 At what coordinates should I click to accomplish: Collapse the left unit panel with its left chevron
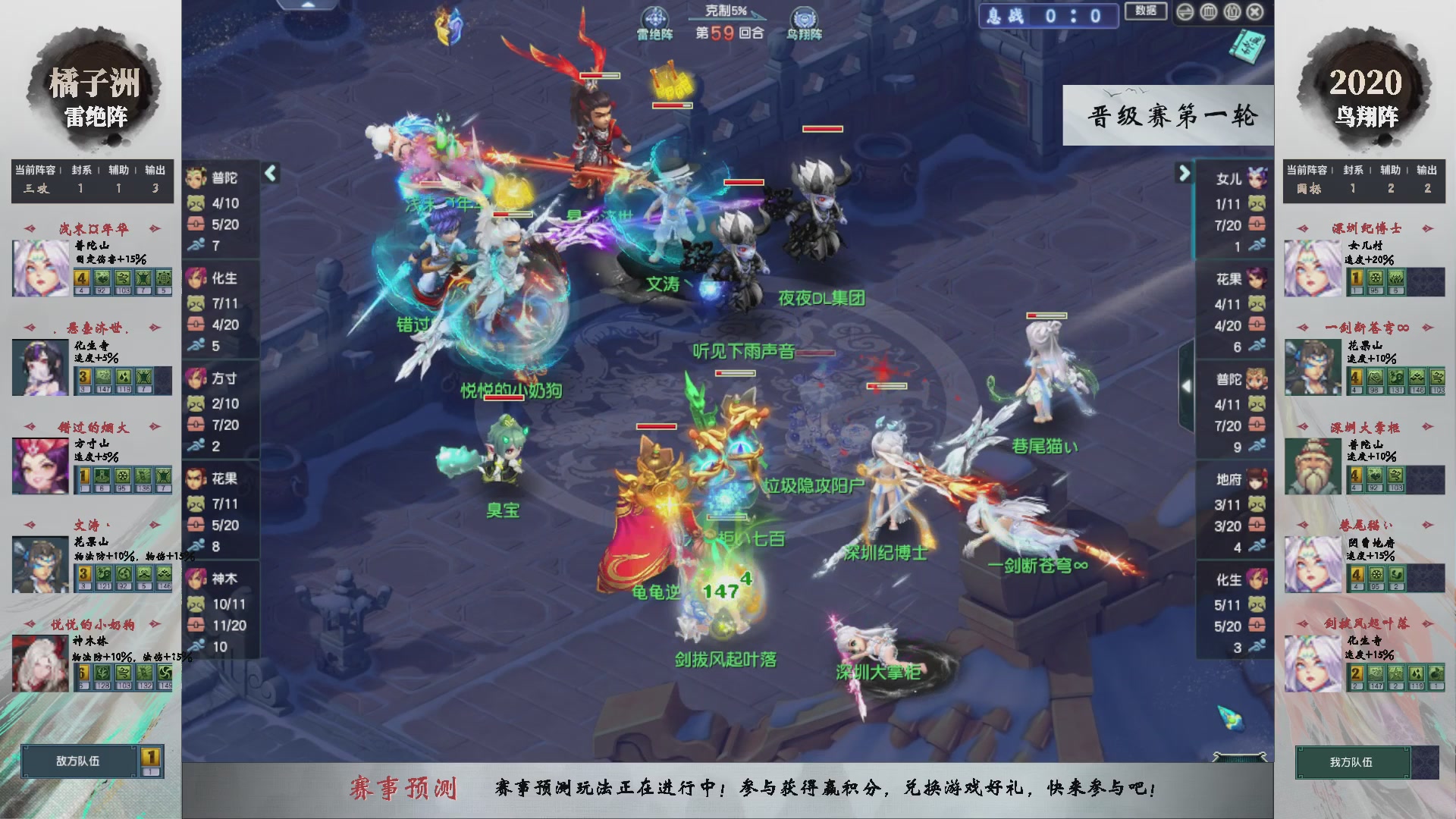(x=269, y=173)
